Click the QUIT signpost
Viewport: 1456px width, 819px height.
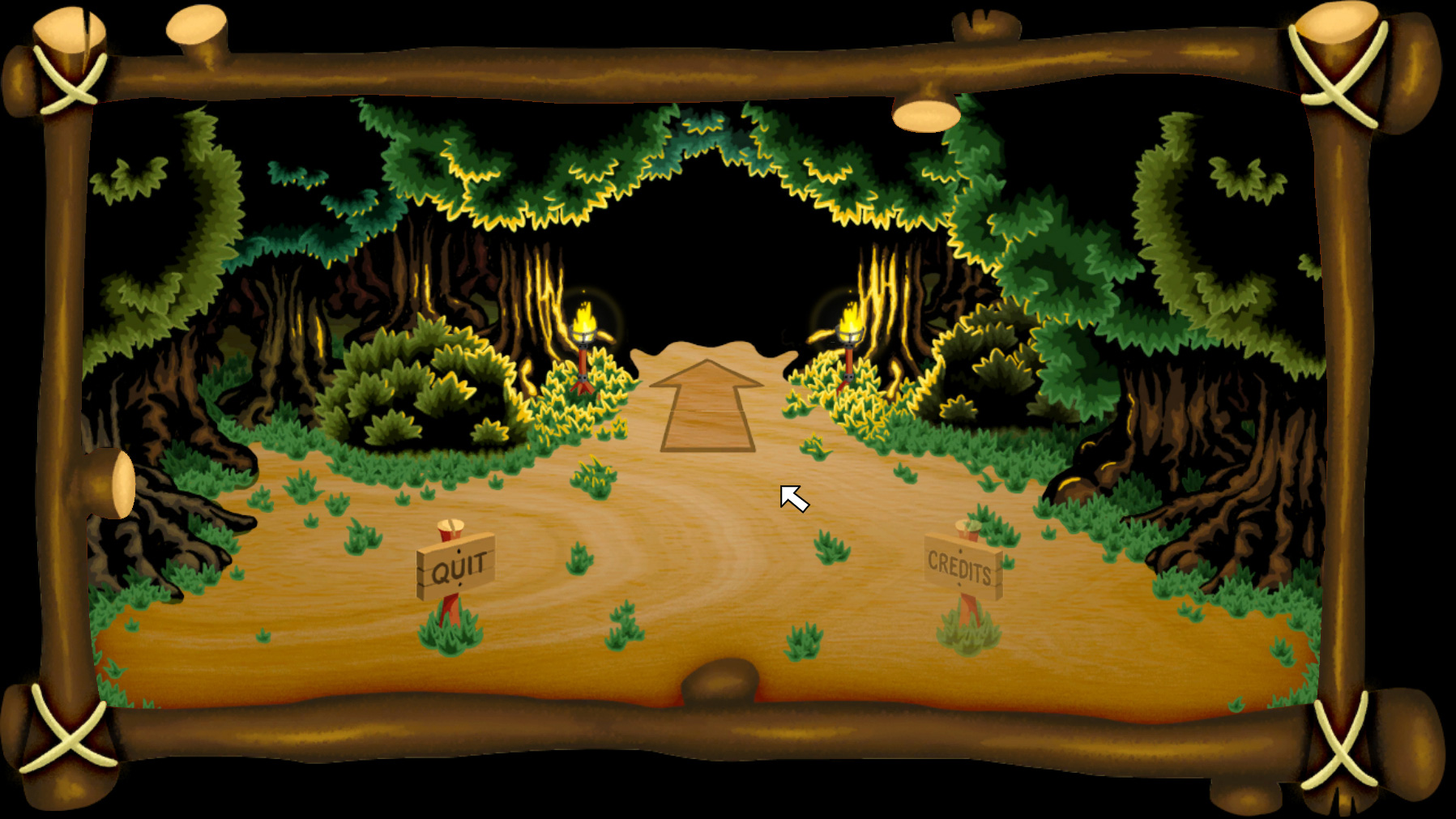click(456, 567)
